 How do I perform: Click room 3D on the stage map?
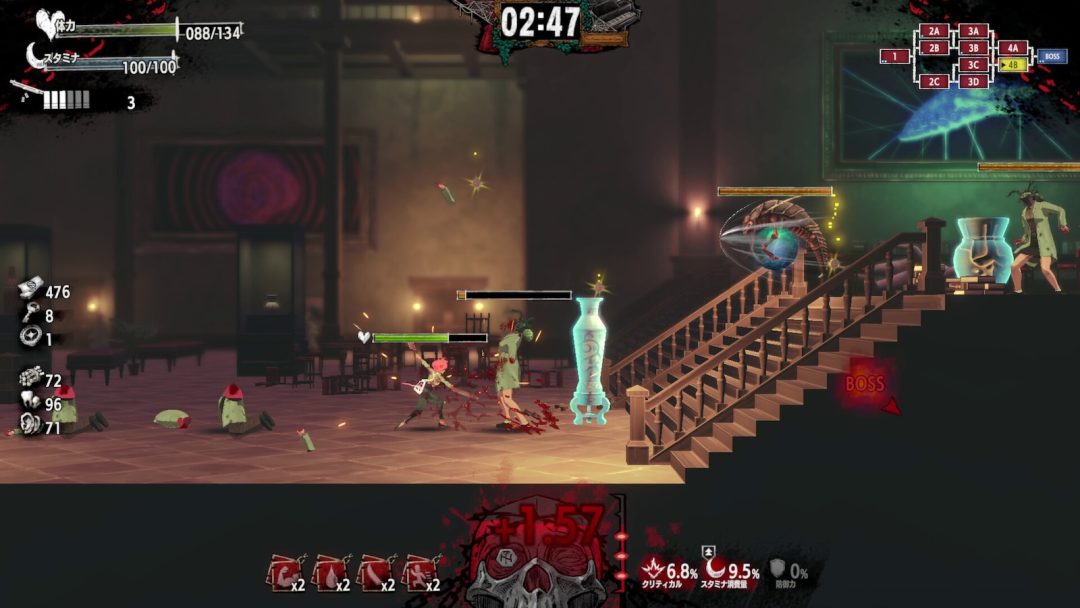pos(973,82)
